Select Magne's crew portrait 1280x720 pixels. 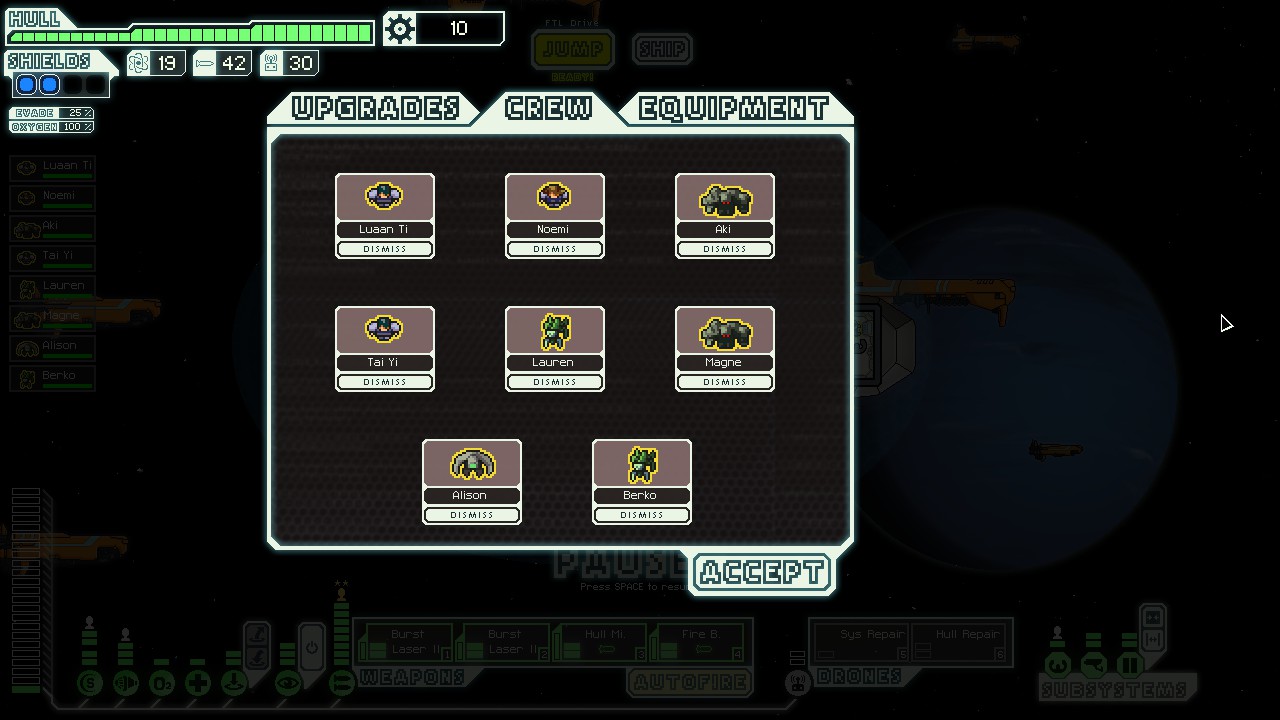pos(725,330)
